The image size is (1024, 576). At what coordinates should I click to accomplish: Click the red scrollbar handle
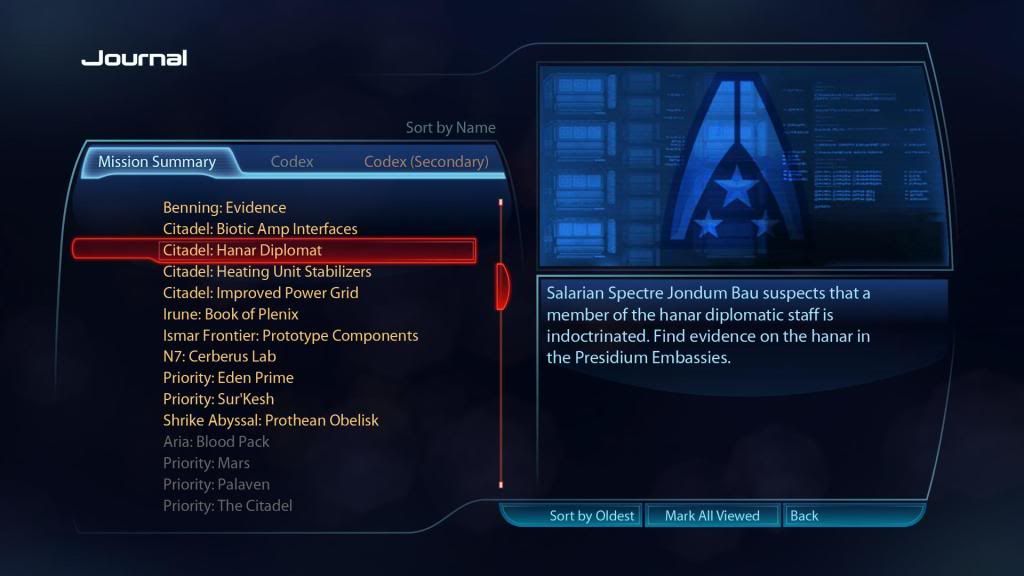[x=501, y=286]
